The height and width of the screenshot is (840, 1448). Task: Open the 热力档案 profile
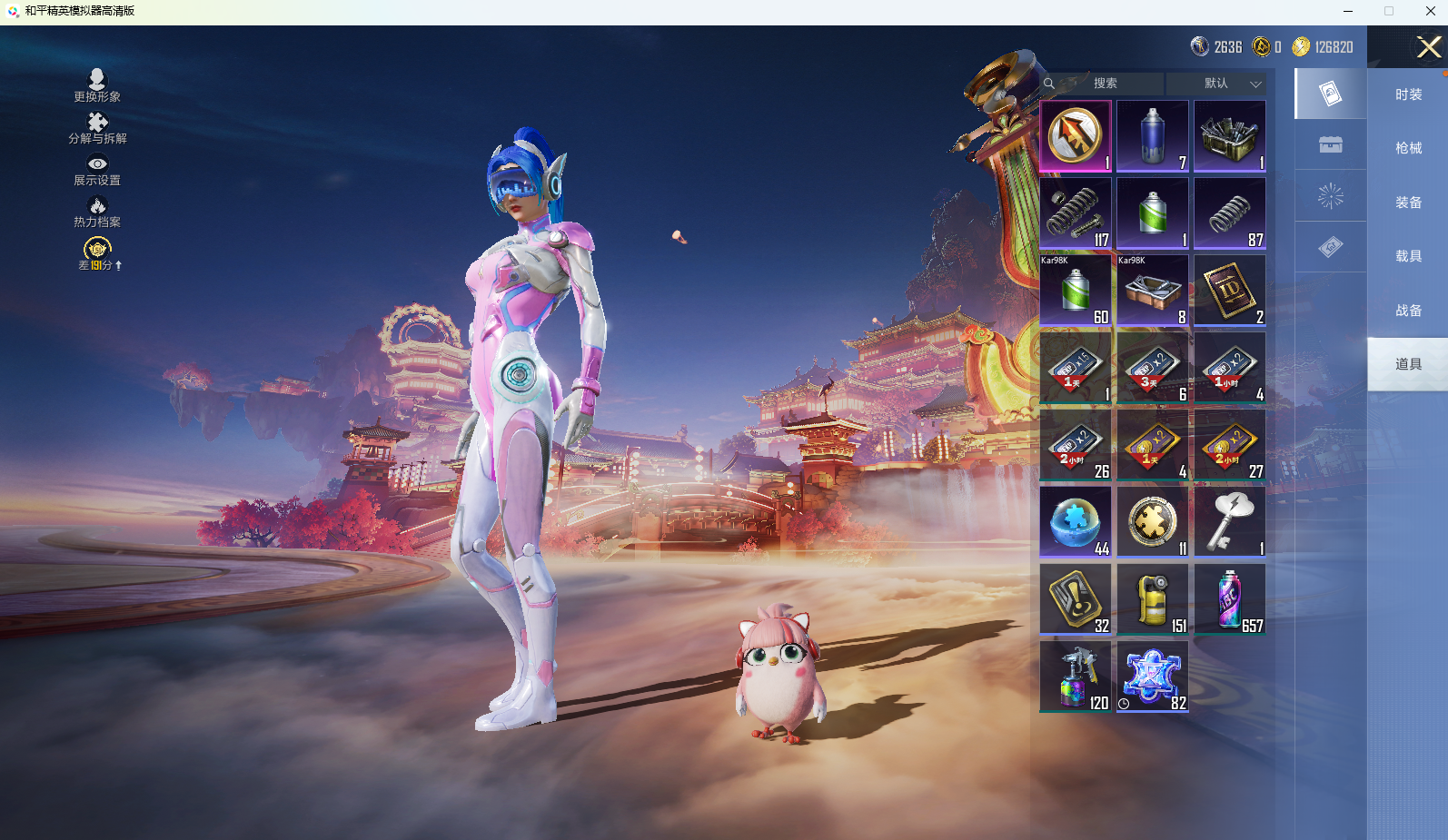pyautogui.click(x=97, y=212)
